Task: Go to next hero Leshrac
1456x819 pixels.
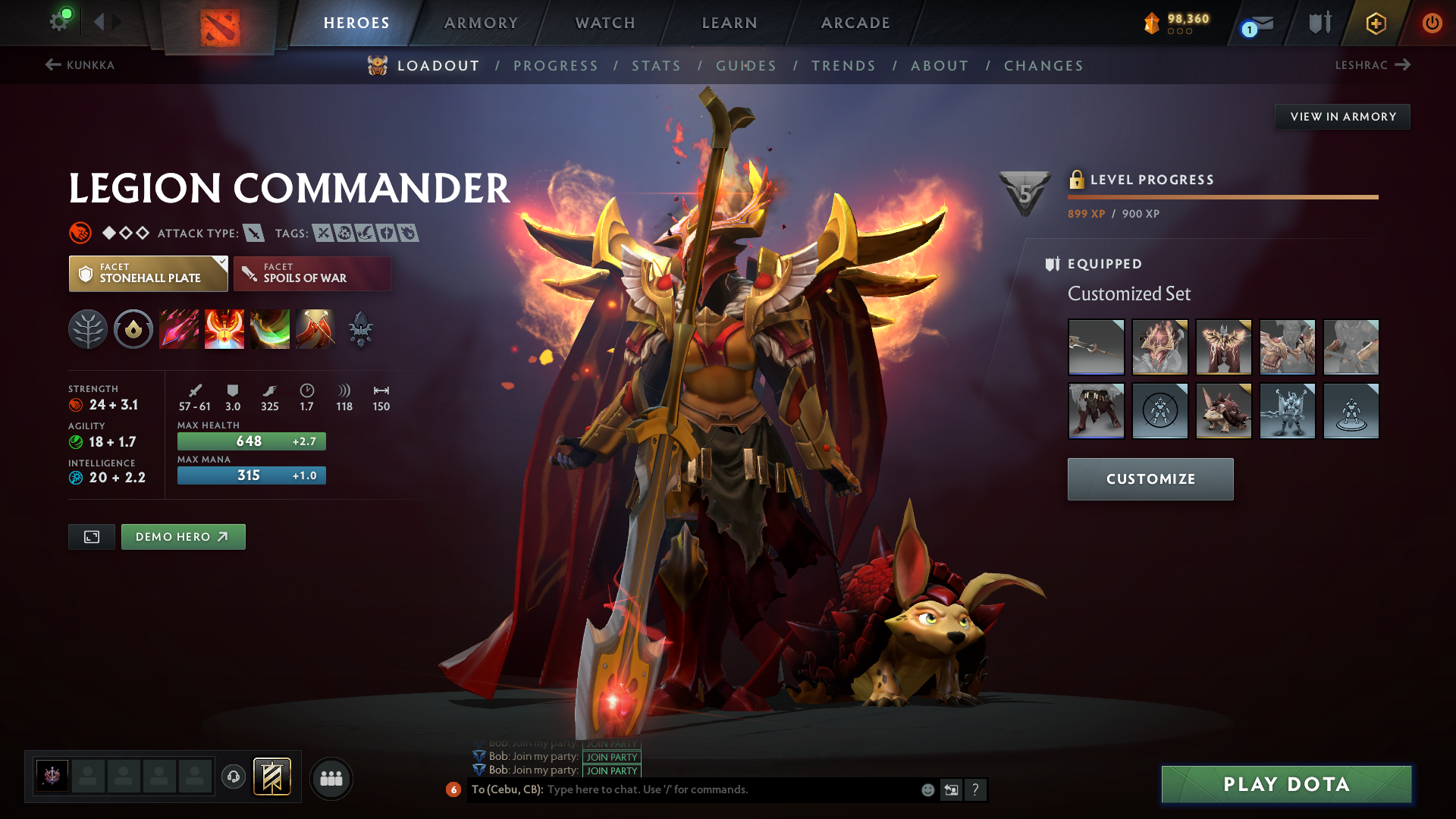Action: point(1373,65)
